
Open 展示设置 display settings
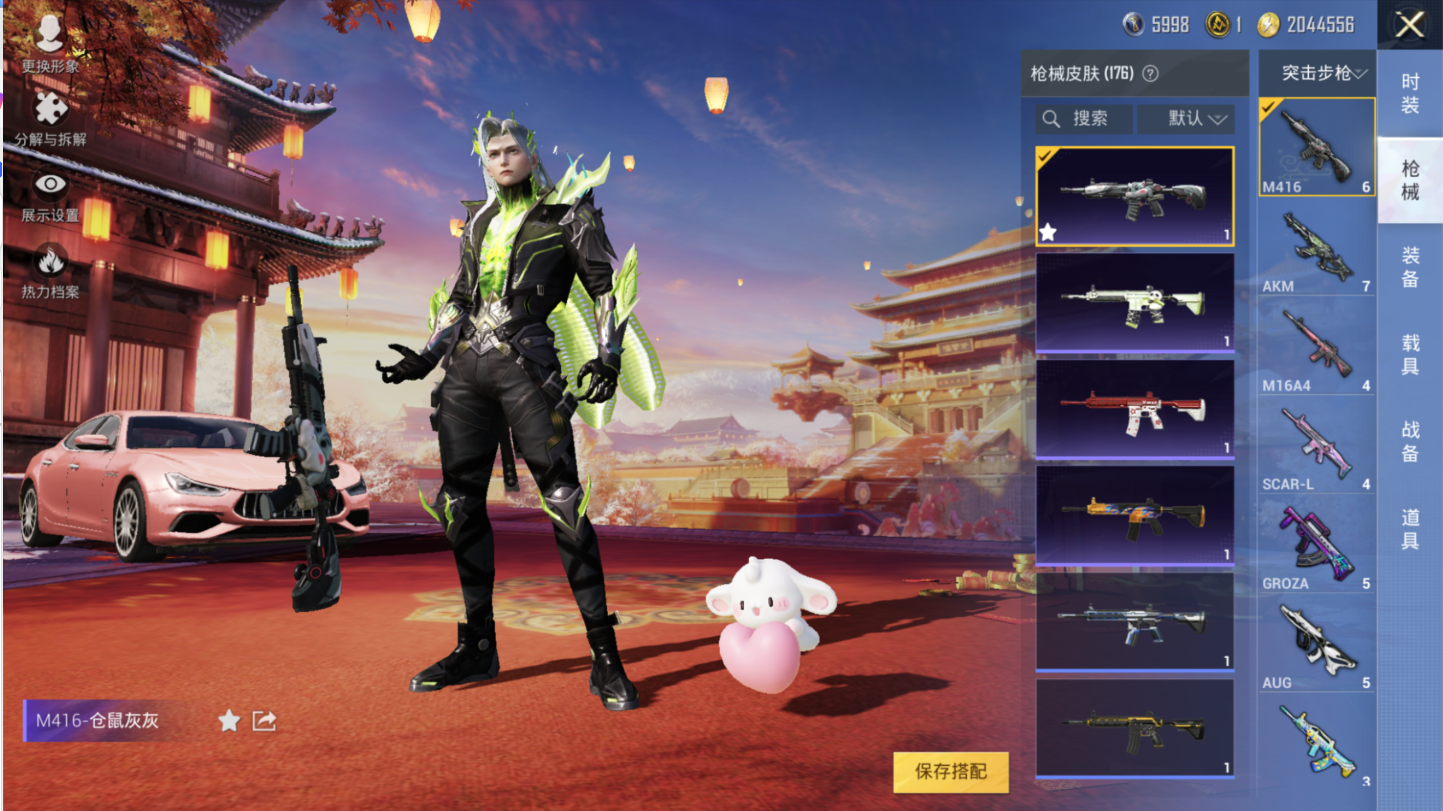tap(50, 195)
